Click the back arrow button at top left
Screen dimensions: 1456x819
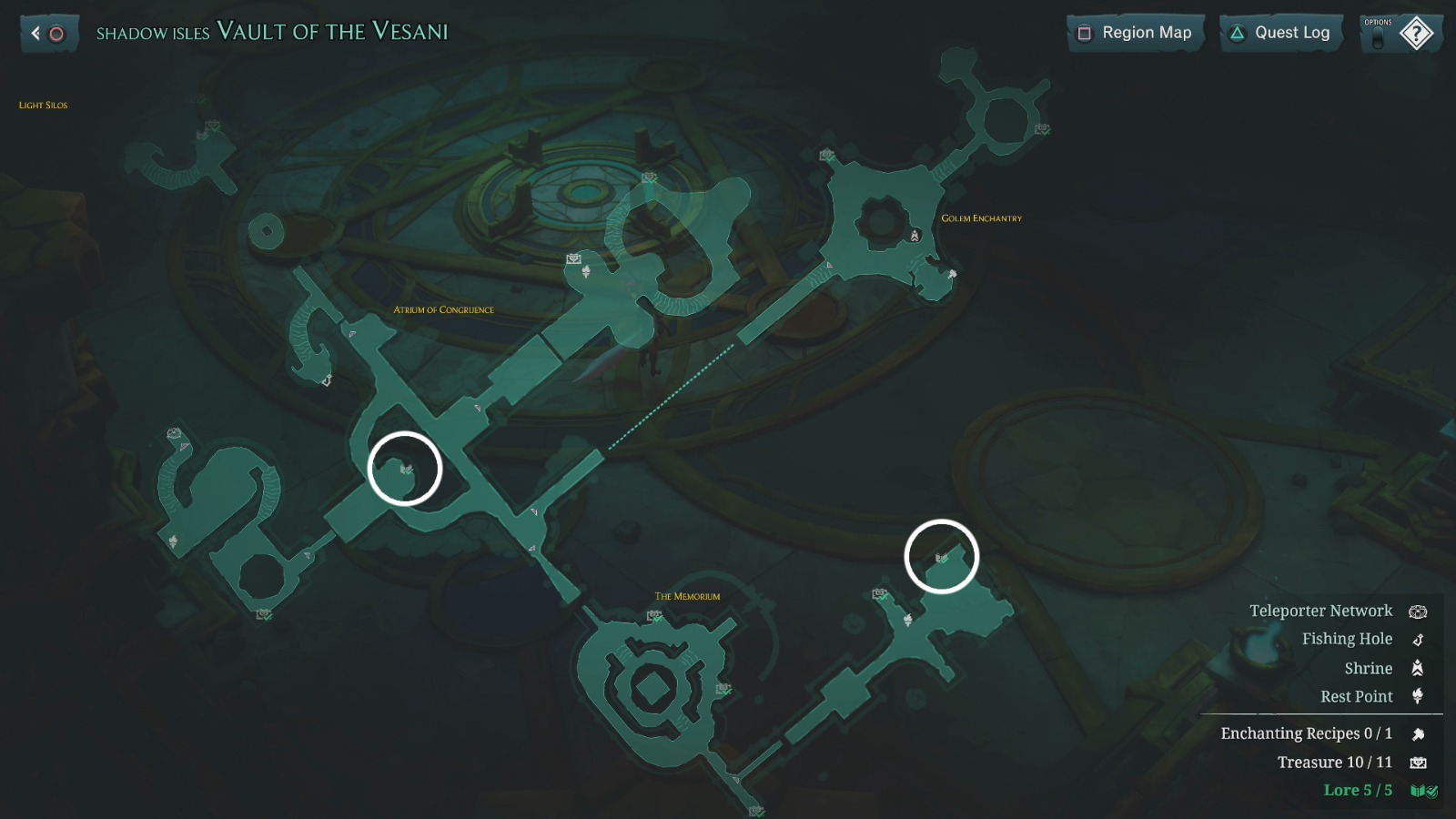(34, 33)
